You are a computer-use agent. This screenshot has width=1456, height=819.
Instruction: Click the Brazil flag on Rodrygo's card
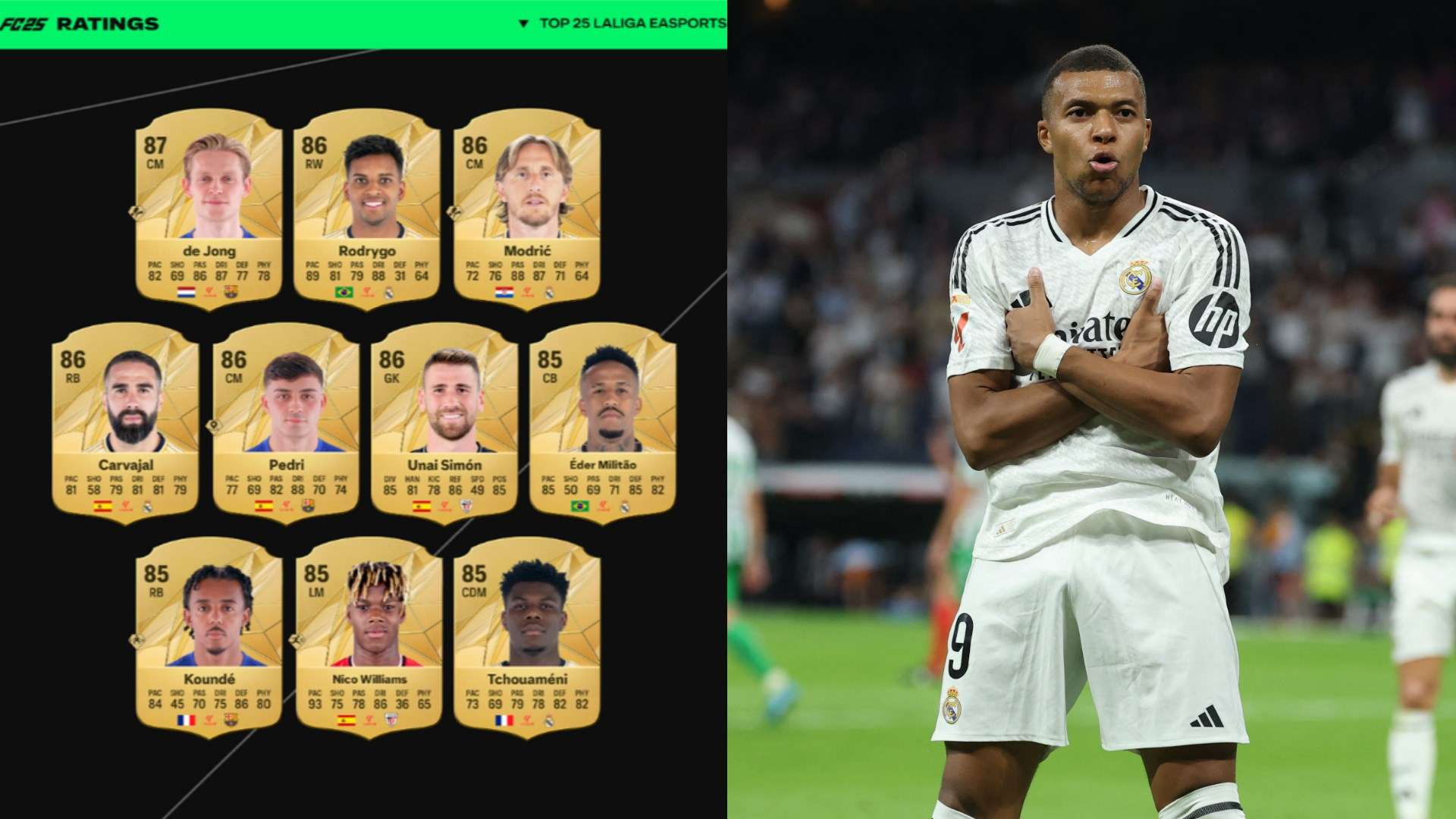[344, 293]
